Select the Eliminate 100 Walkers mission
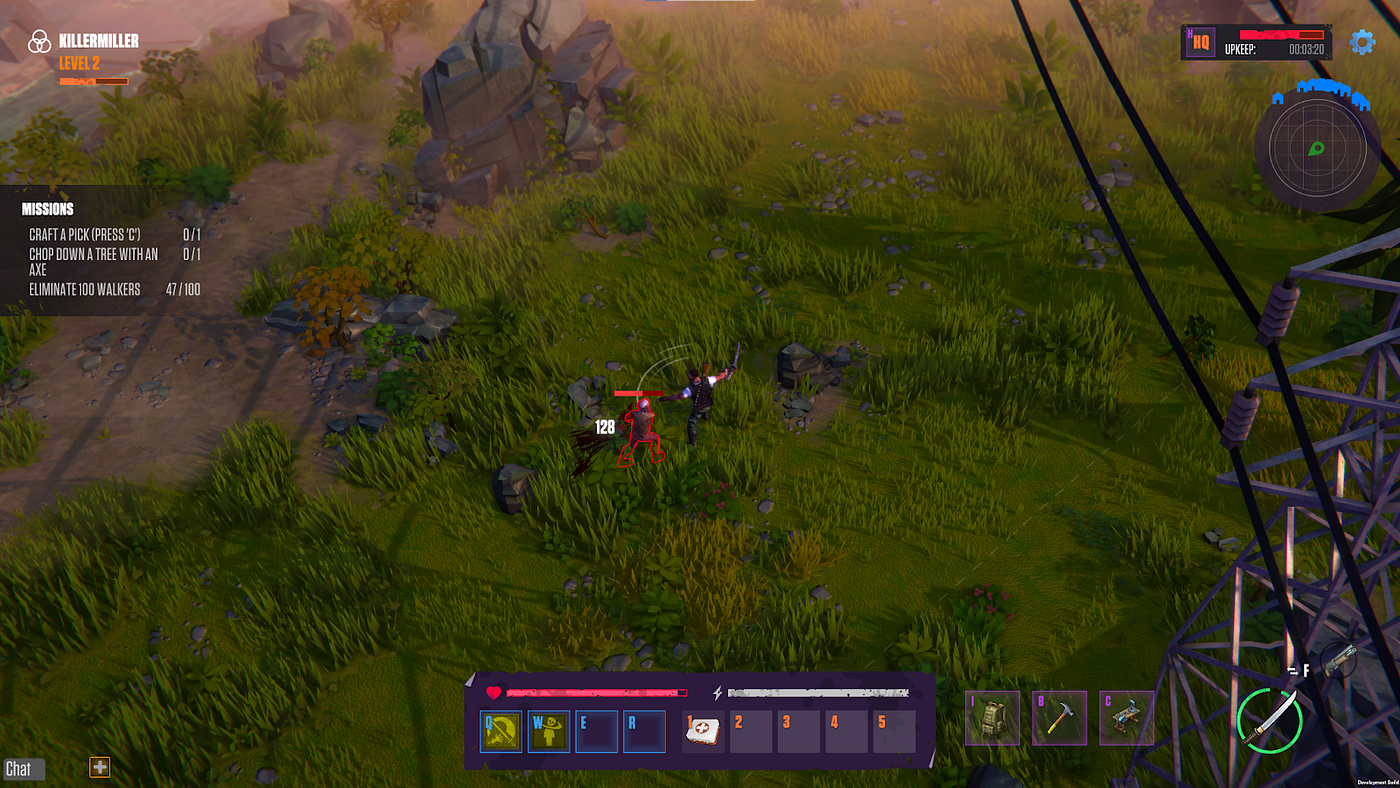Screen dimensions: 1400x788 (x=85, y=290)
